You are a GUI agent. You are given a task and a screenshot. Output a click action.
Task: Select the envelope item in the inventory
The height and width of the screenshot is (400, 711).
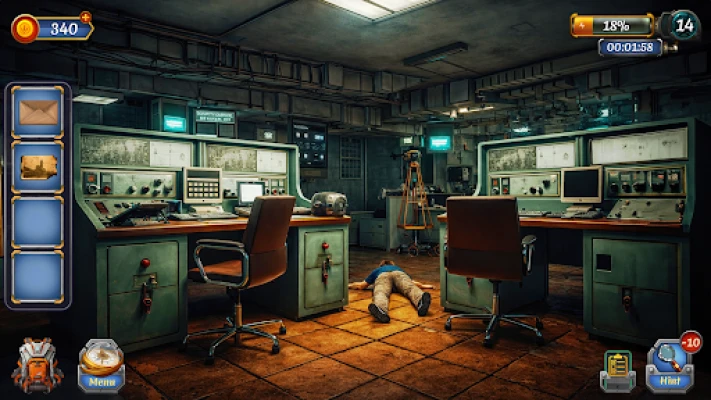[39, 111]
